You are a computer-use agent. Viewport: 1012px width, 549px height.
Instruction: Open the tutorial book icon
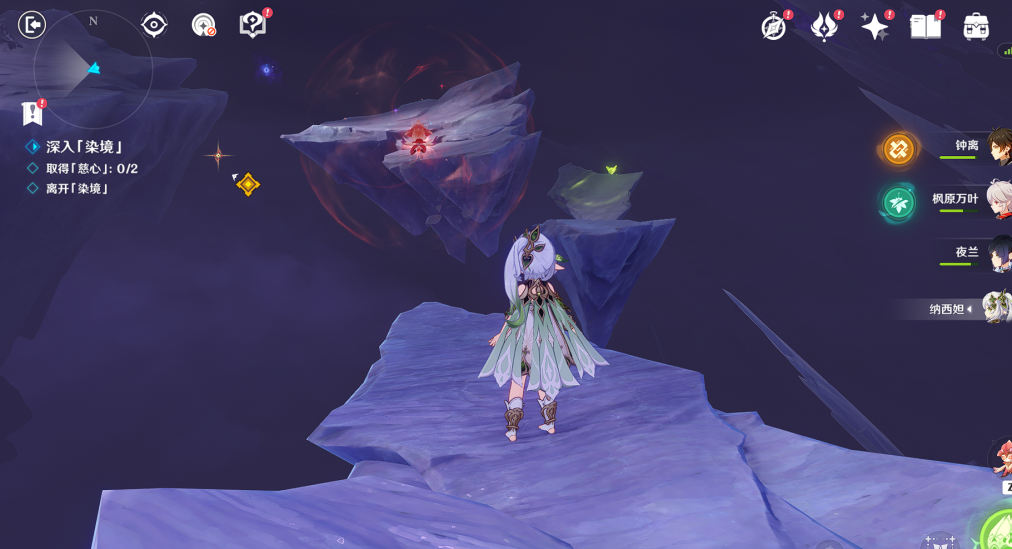pyautogui.click(x=253, y=25)
